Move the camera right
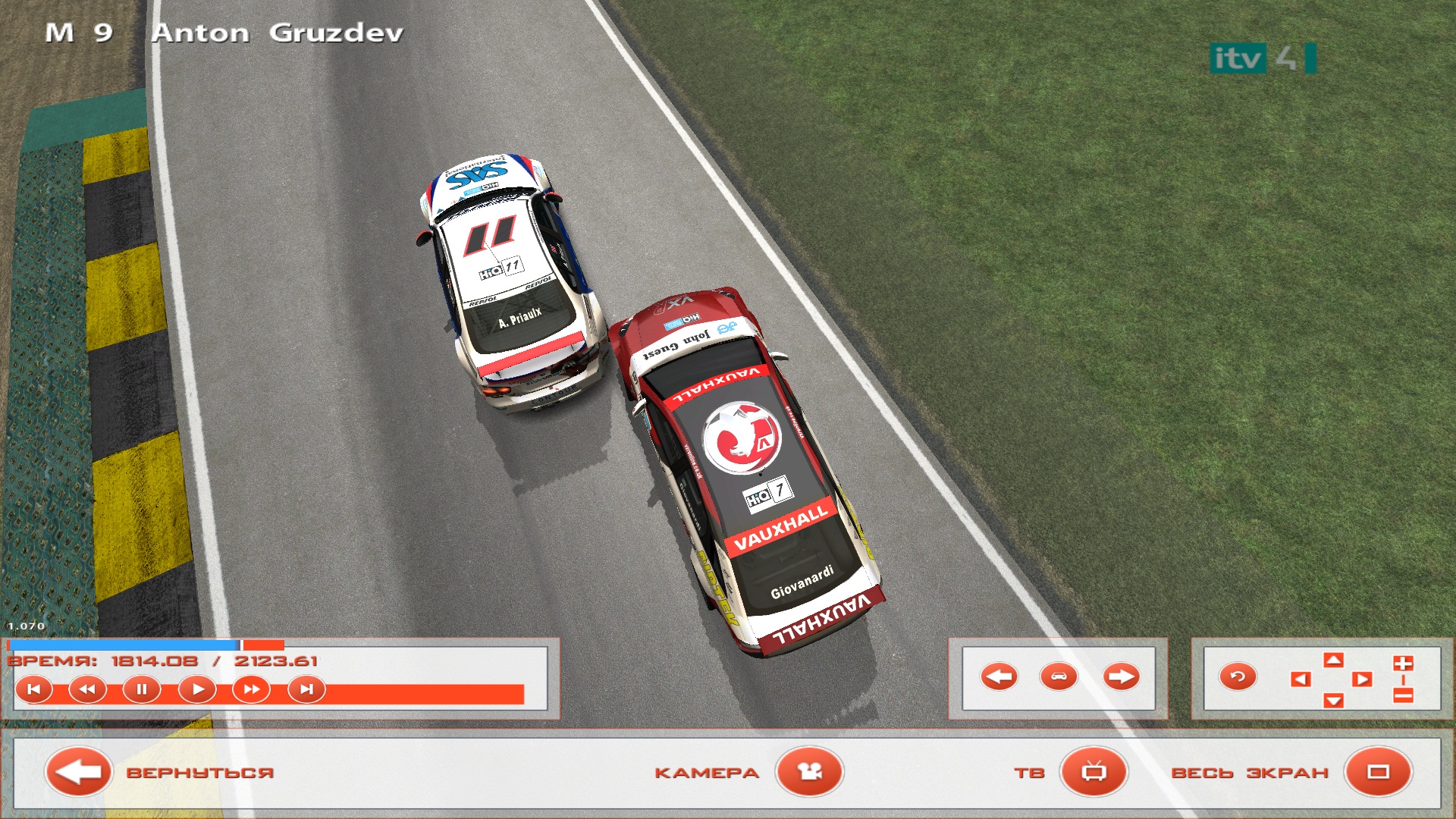This screenshot has width=1456, height=819. 1363,679
